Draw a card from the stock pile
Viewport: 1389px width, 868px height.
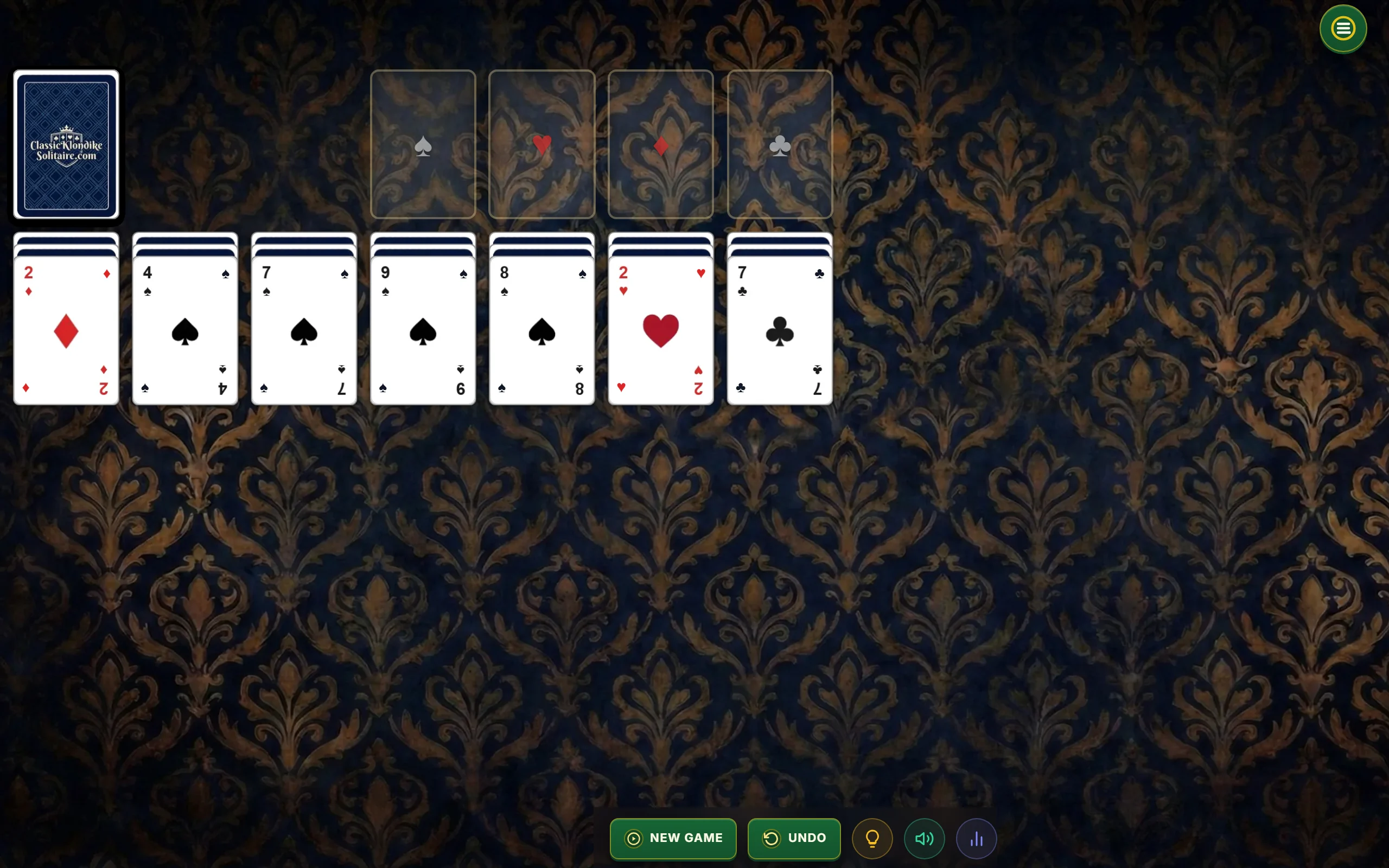[x=66, y=145]
